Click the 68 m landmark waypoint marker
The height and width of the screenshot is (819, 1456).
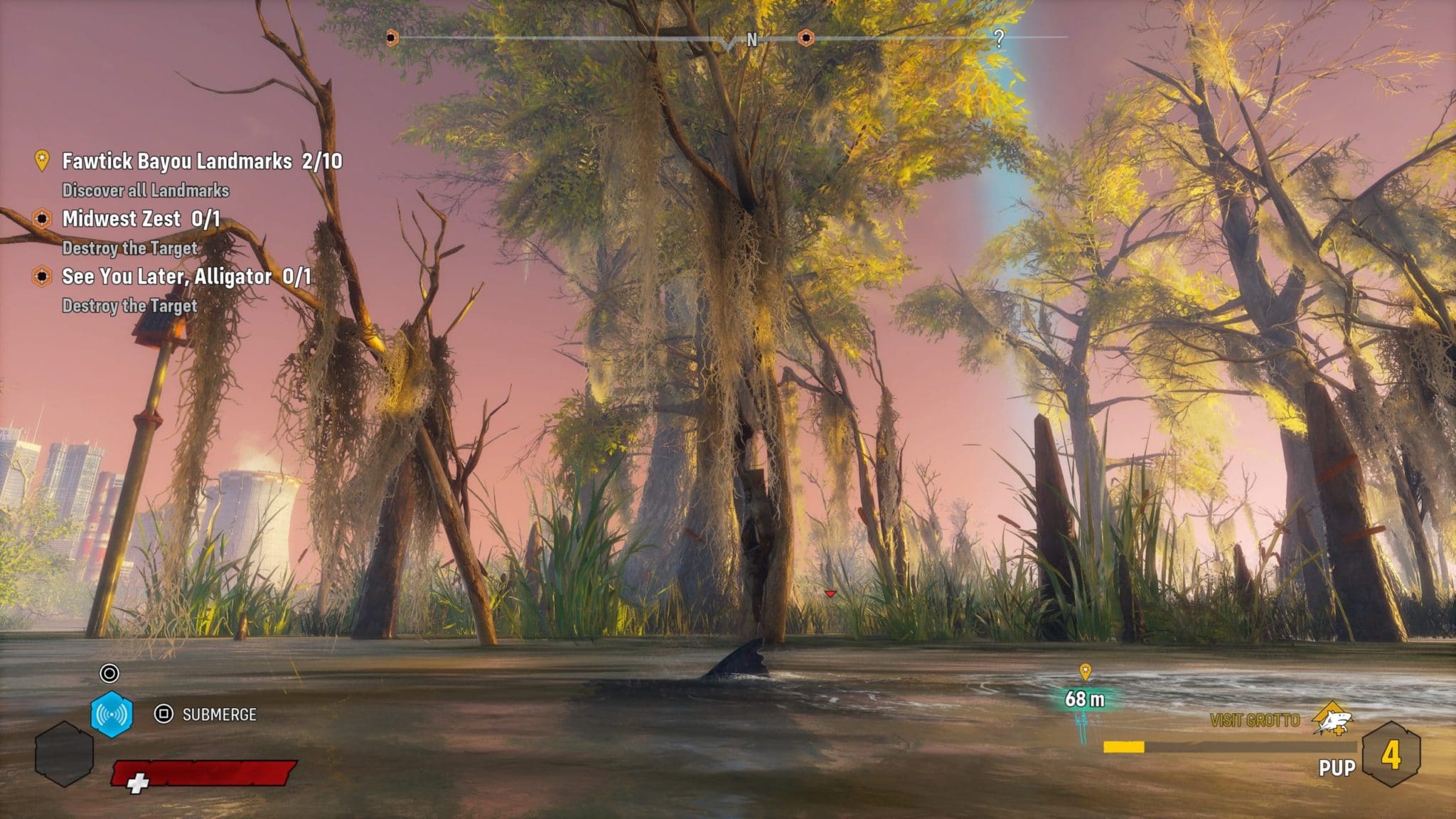pyautogui.click(x=1085, y=673)
